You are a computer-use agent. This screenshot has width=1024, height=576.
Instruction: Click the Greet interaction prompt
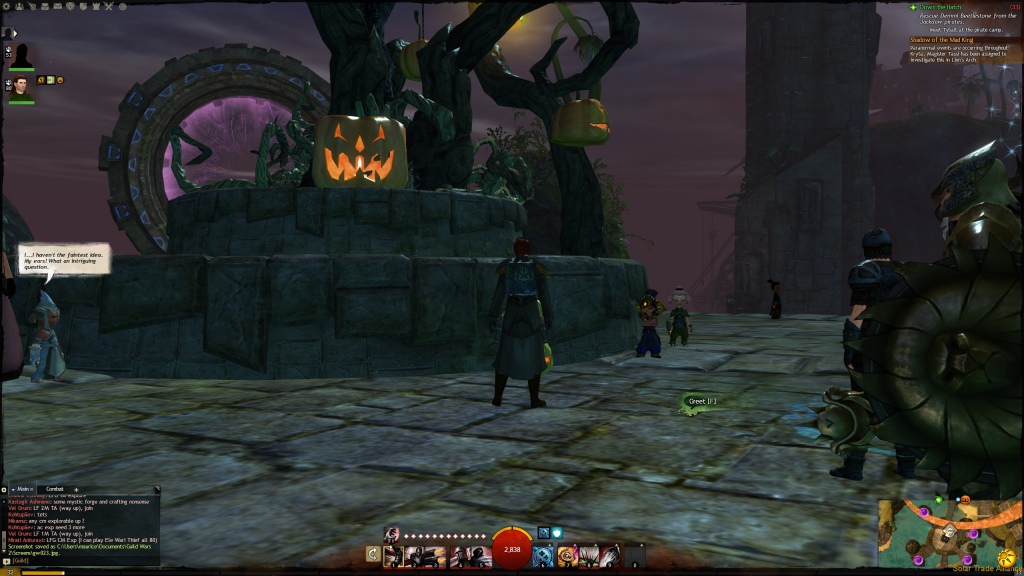(x=700, y=401)
